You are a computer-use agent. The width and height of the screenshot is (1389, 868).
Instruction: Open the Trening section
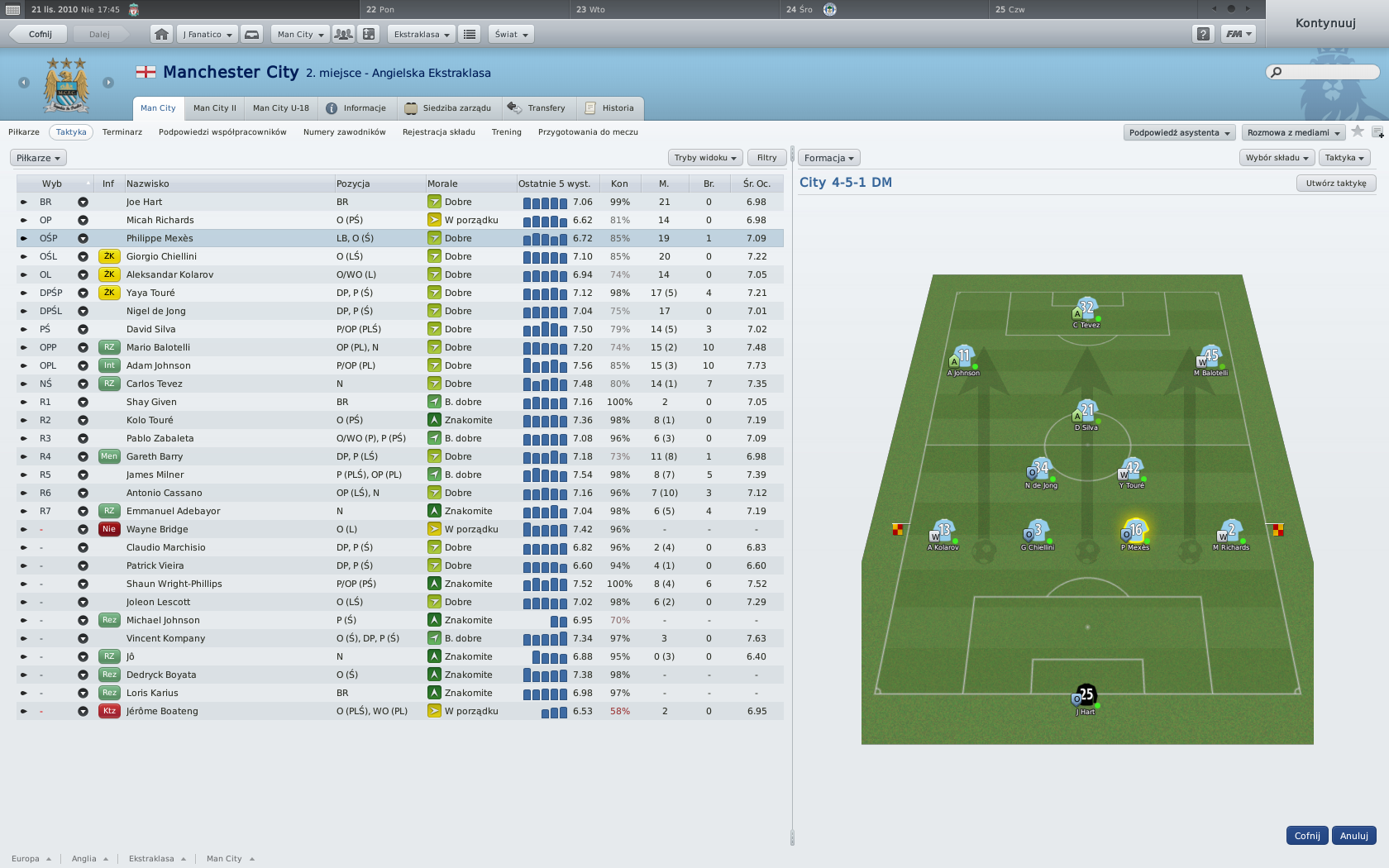[506, 132]
